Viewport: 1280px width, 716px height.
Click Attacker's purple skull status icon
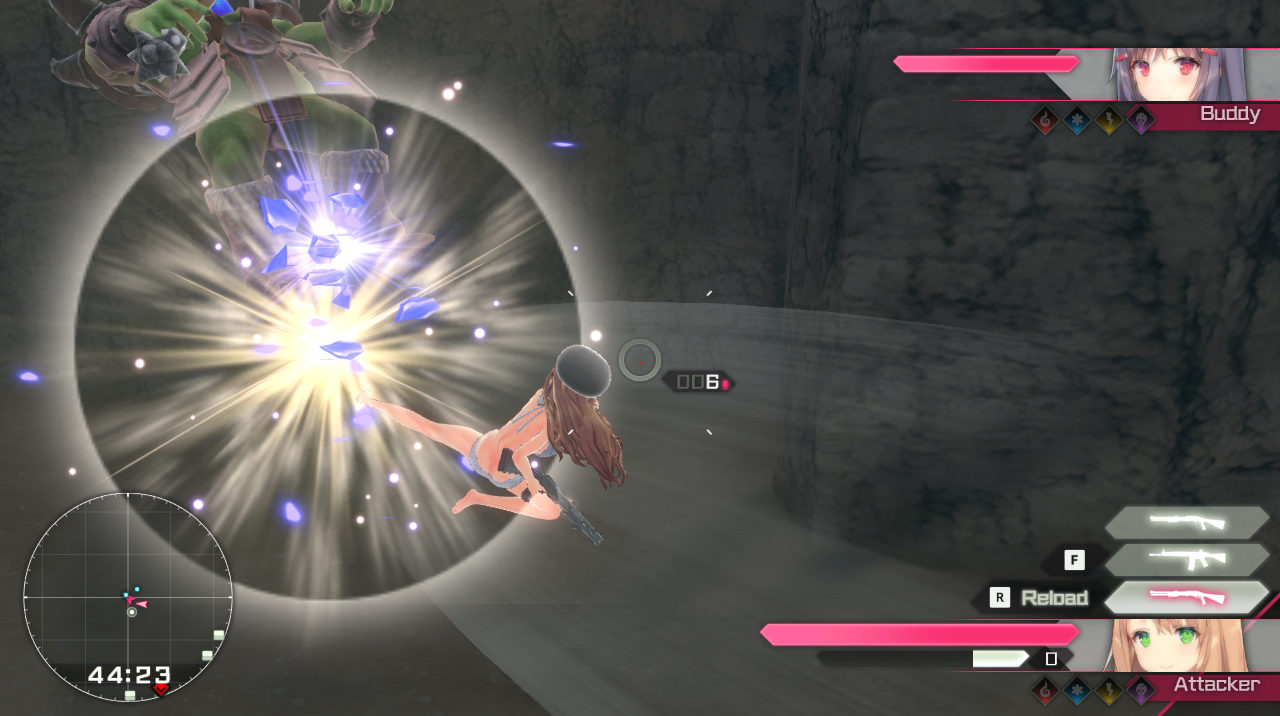pyautogui.click(x=1141, y=690)
